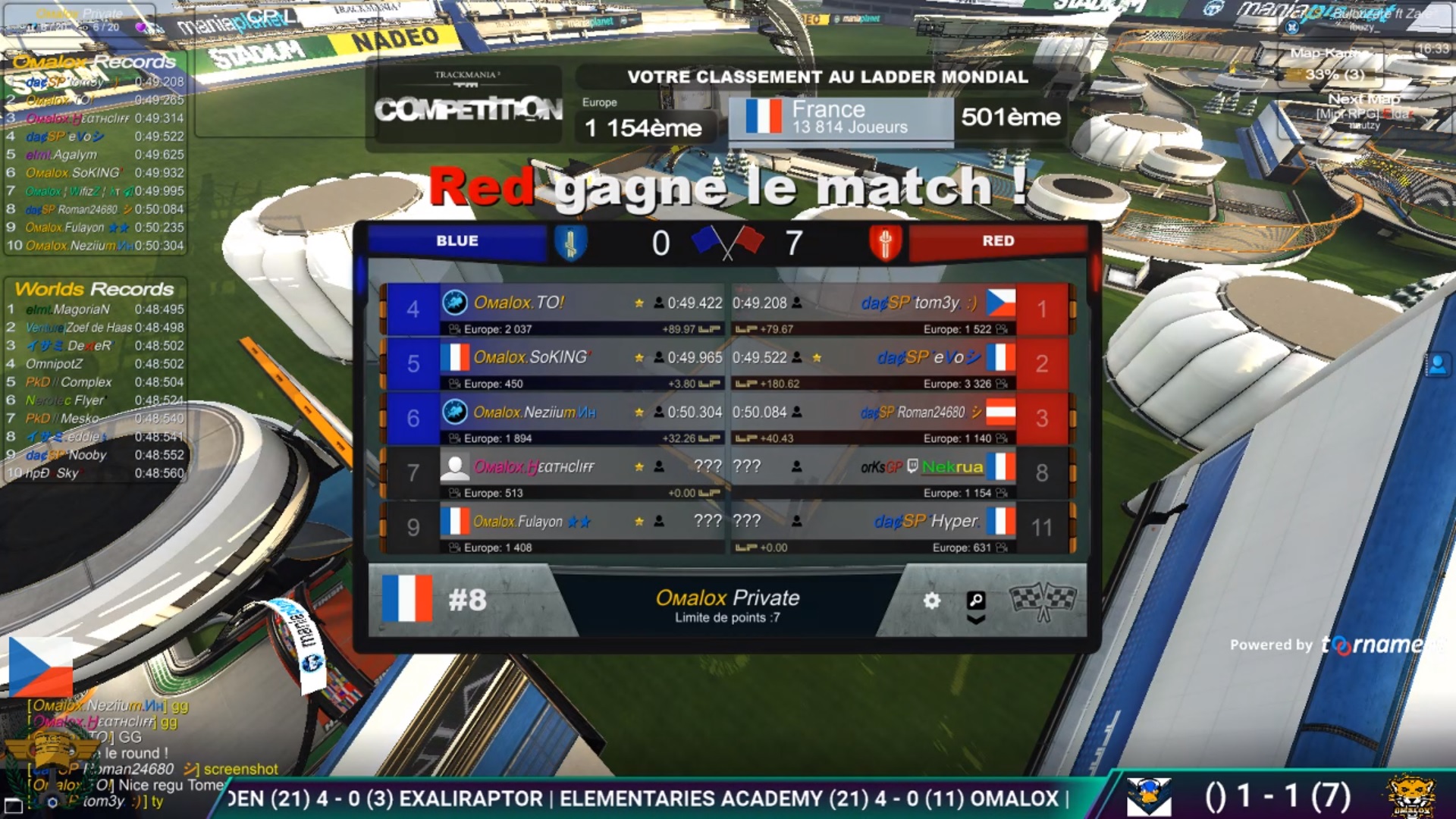Open the Omalox Records widget
Viewport: 1456px width, 819px height.
click(x=95, y=61)
